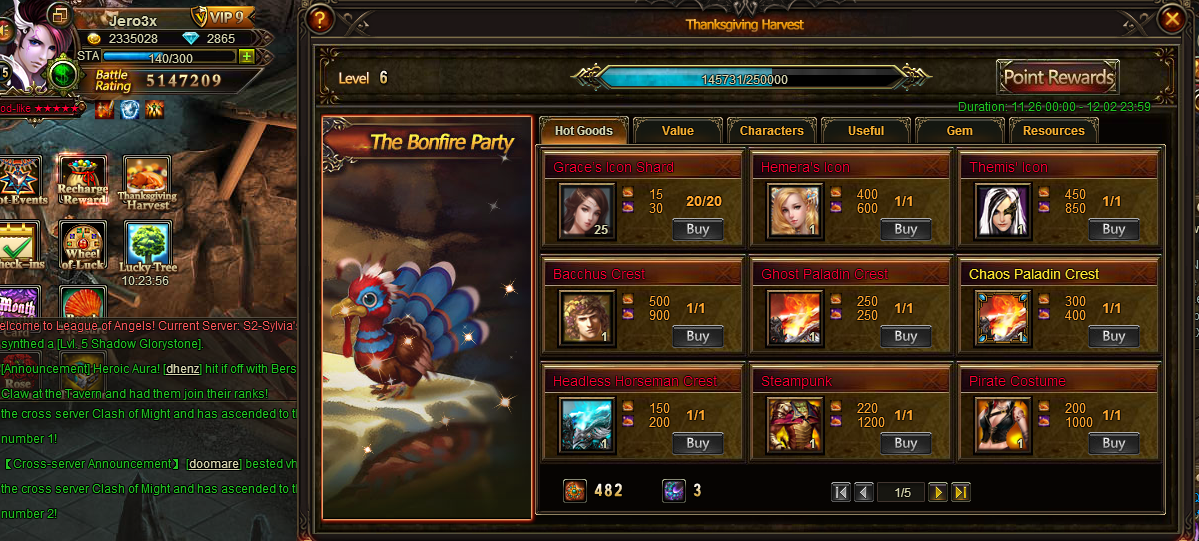
Task: Open the Useful tab
Action: click(x=865, y=131)
